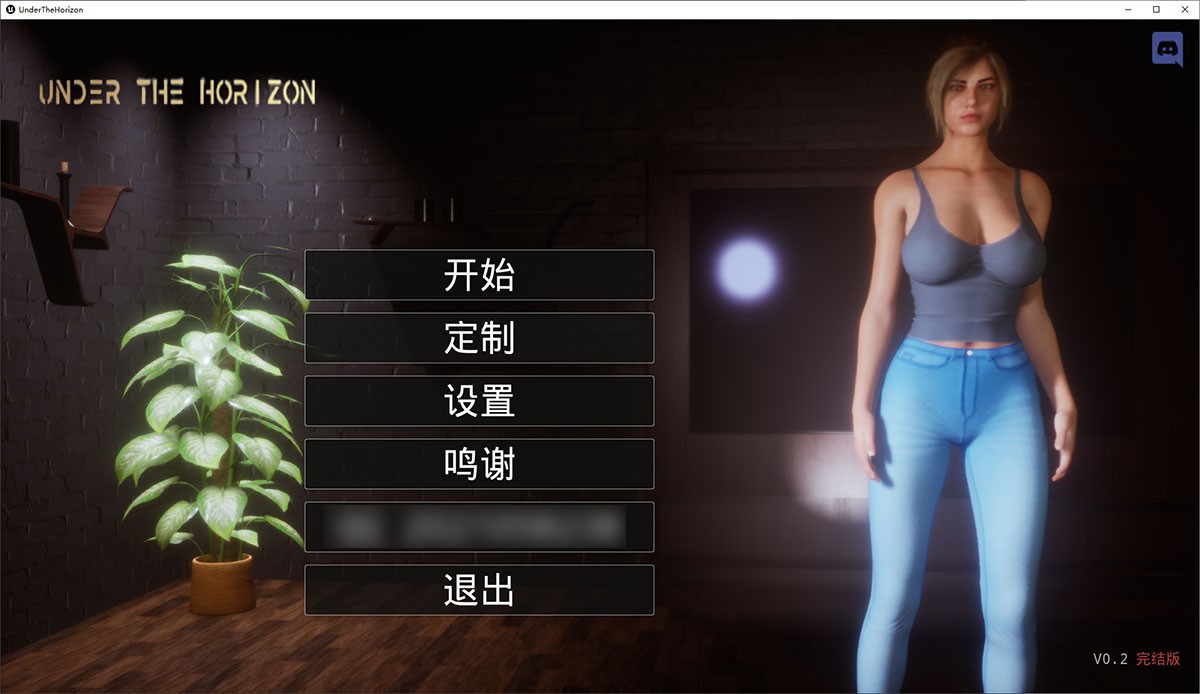Minimize the game window
Viewport: 1200px width, 694px height.
click(1128, 9)
